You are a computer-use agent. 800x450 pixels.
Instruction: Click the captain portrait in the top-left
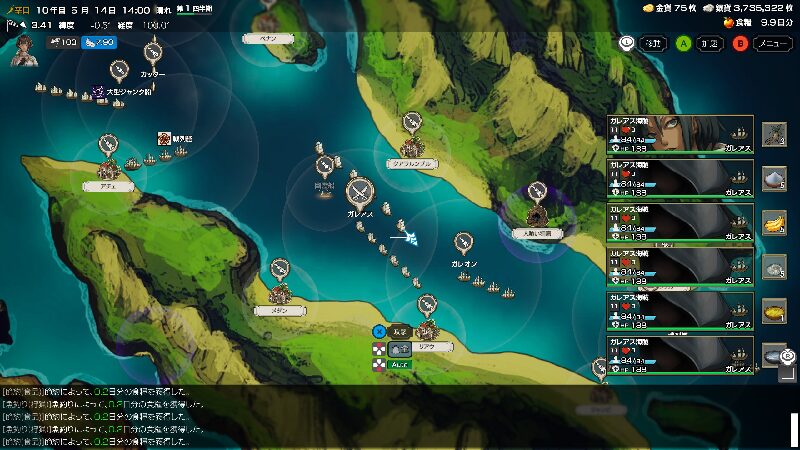pyautogui.click(x=22, y=49)
